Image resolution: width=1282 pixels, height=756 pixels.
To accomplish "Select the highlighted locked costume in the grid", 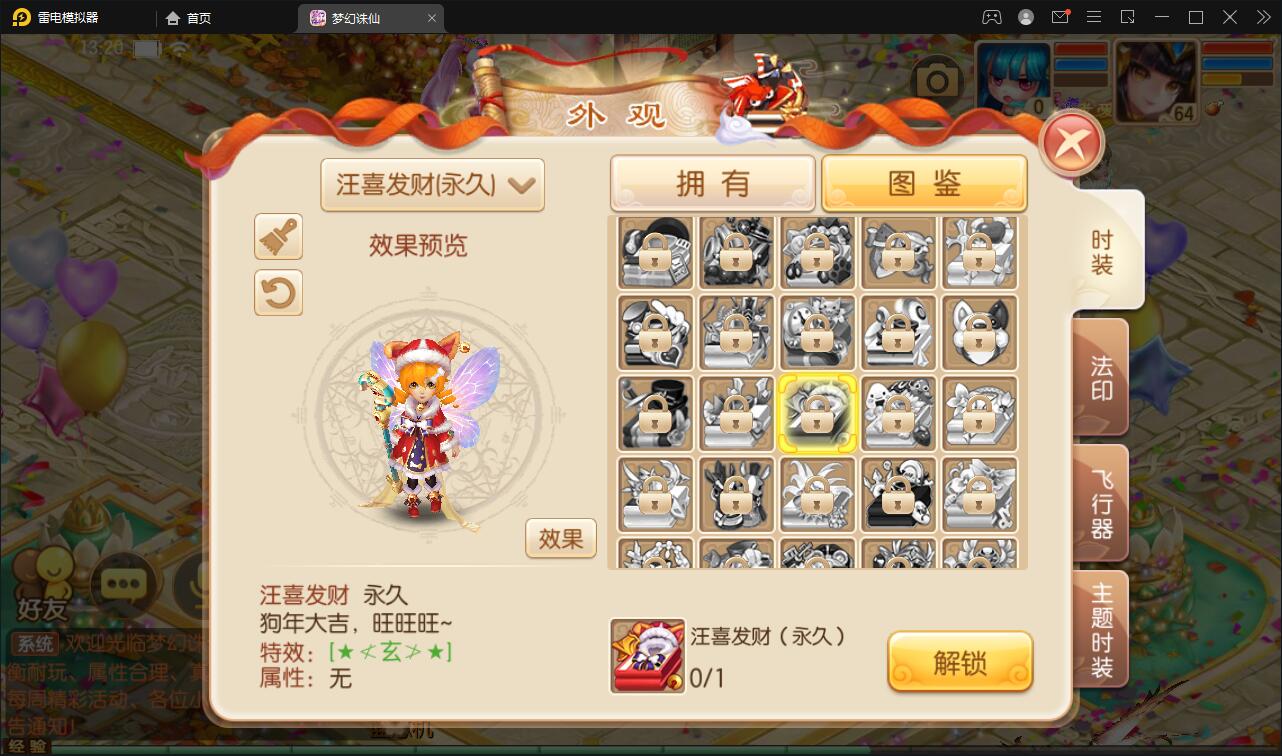I will pyautogui.click(x=817, y=413).
